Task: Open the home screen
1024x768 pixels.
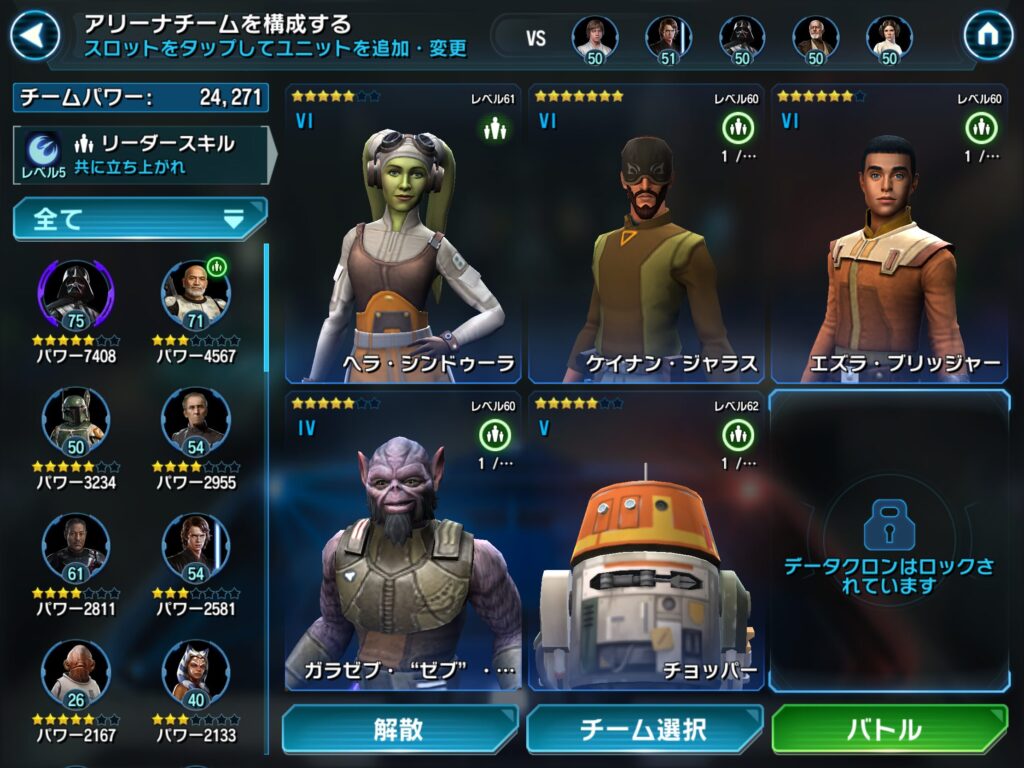Action: (988, 35)
